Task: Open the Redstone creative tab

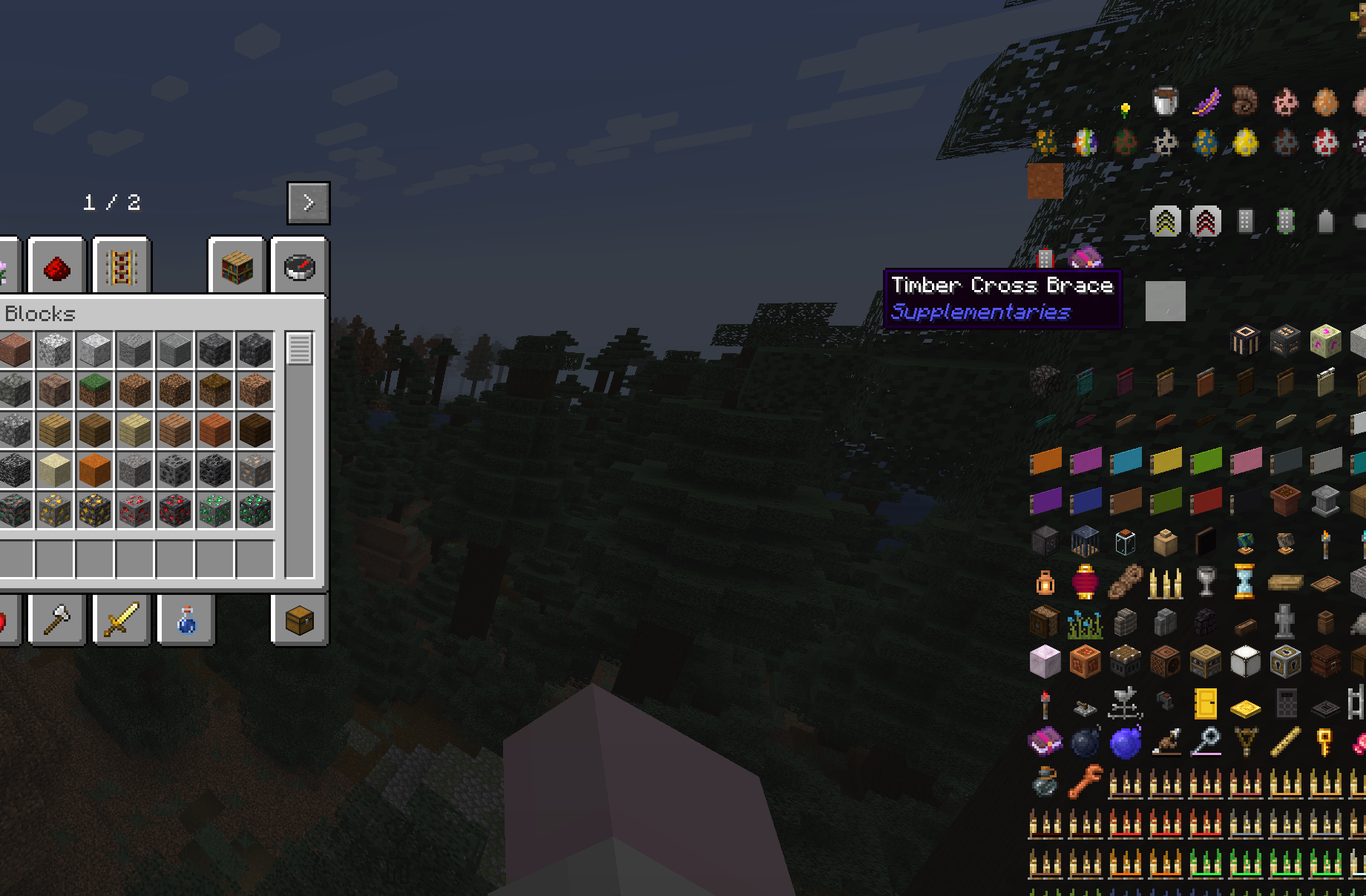Action: click(x=57, y=268)
